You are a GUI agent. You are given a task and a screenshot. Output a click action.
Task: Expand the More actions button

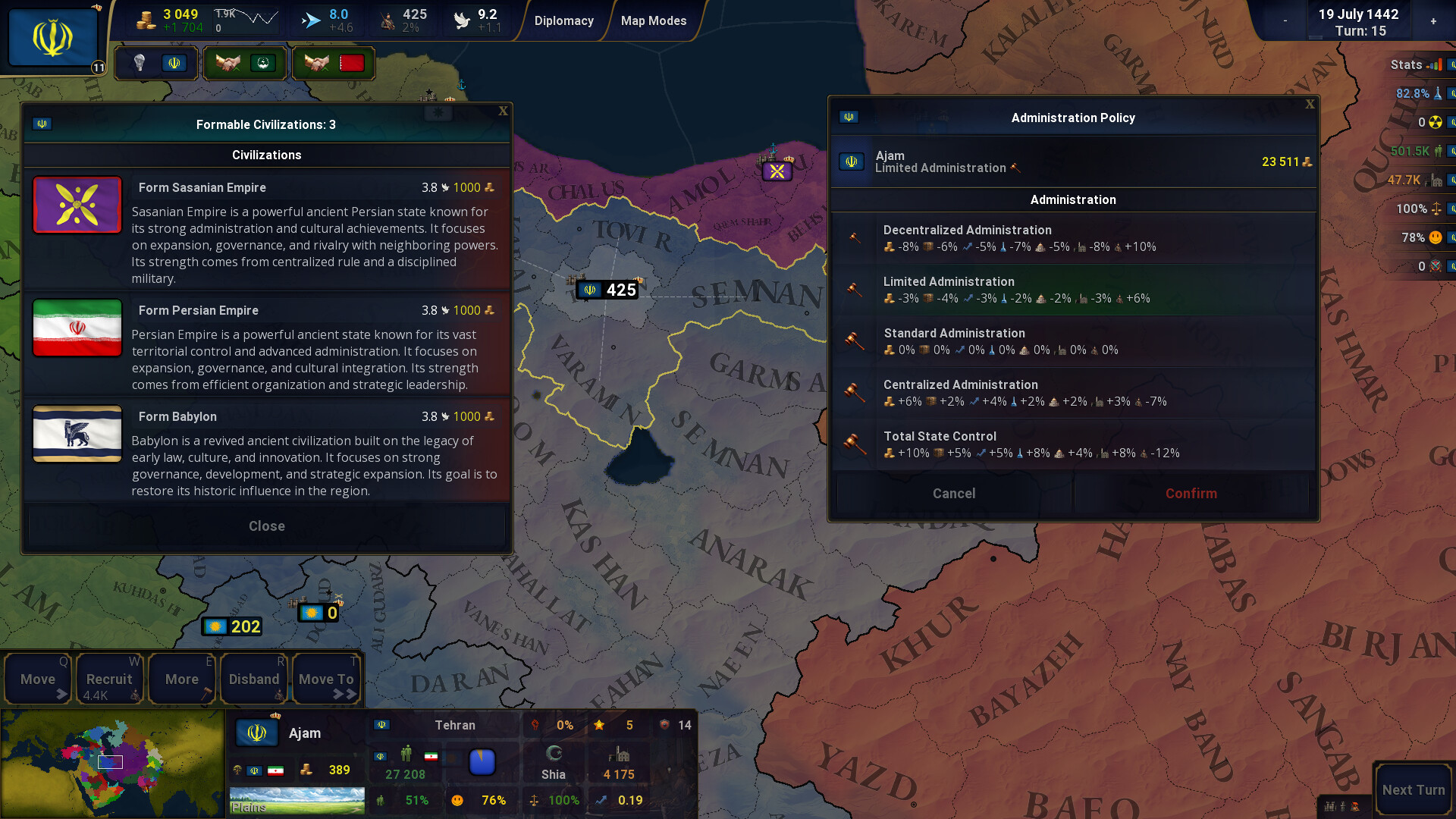(181, 679)
